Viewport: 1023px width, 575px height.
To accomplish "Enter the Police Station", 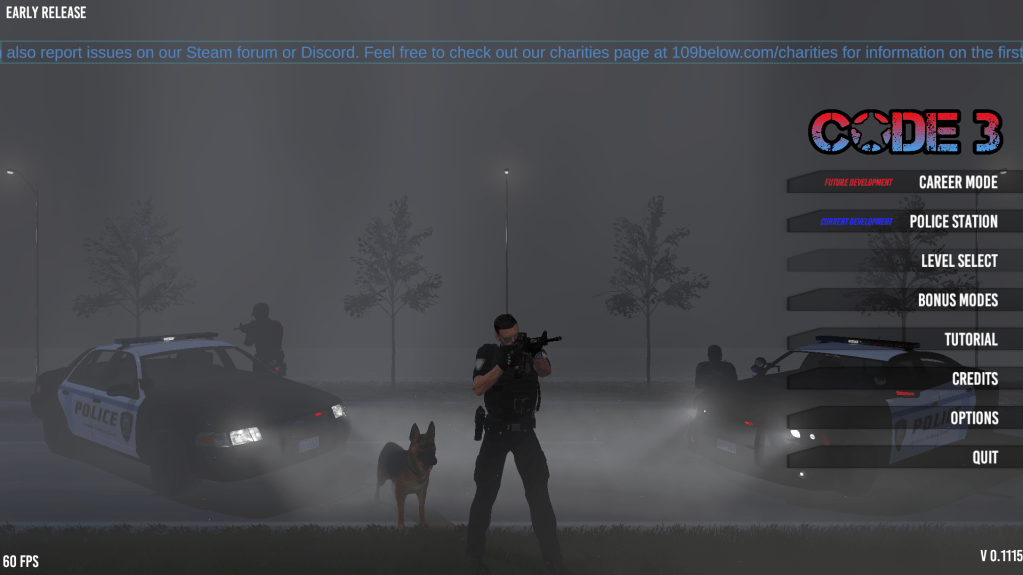I will click(952, 221).
